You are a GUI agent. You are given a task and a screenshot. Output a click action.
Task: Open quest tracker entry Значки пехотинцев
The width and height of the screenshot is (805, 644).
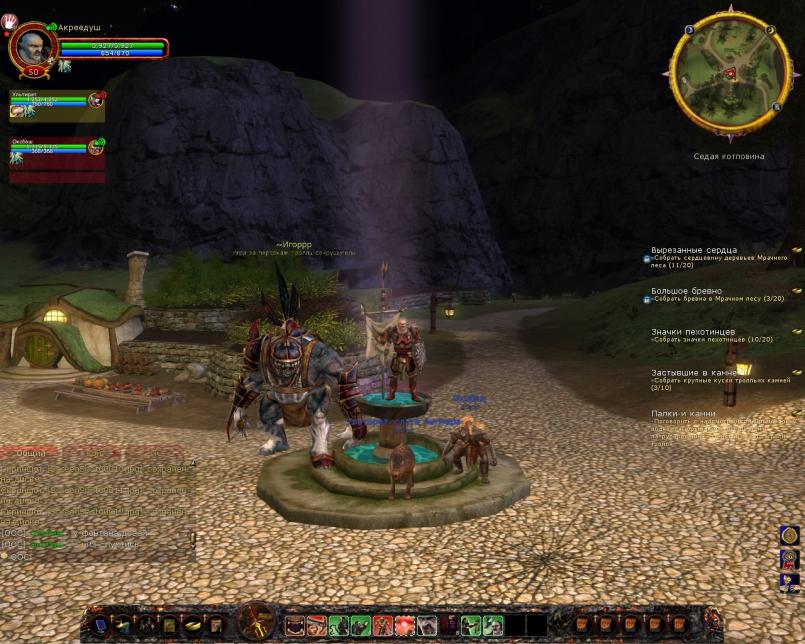pos(693,331)
